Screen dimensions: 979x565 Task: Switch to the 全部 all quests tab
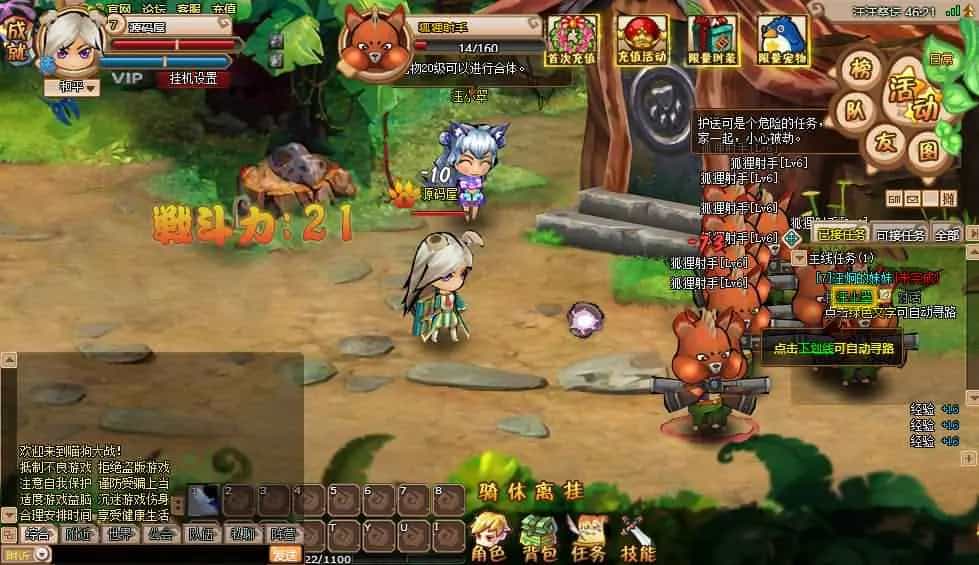click(946, 235)
